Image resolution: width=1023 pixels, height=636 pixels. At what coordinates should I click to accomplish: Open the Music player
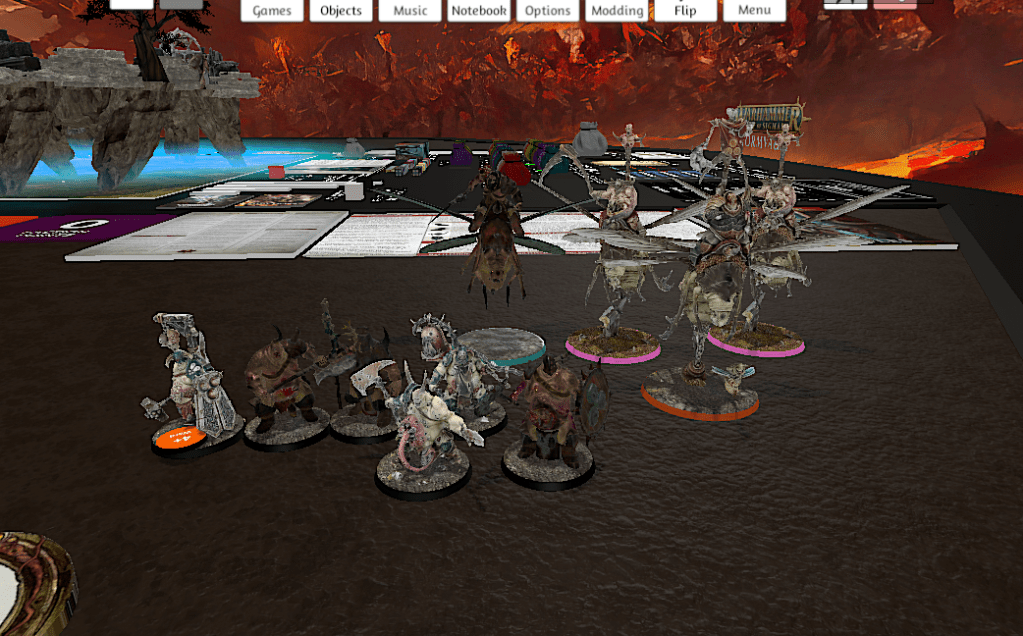[x=410, y=10]
